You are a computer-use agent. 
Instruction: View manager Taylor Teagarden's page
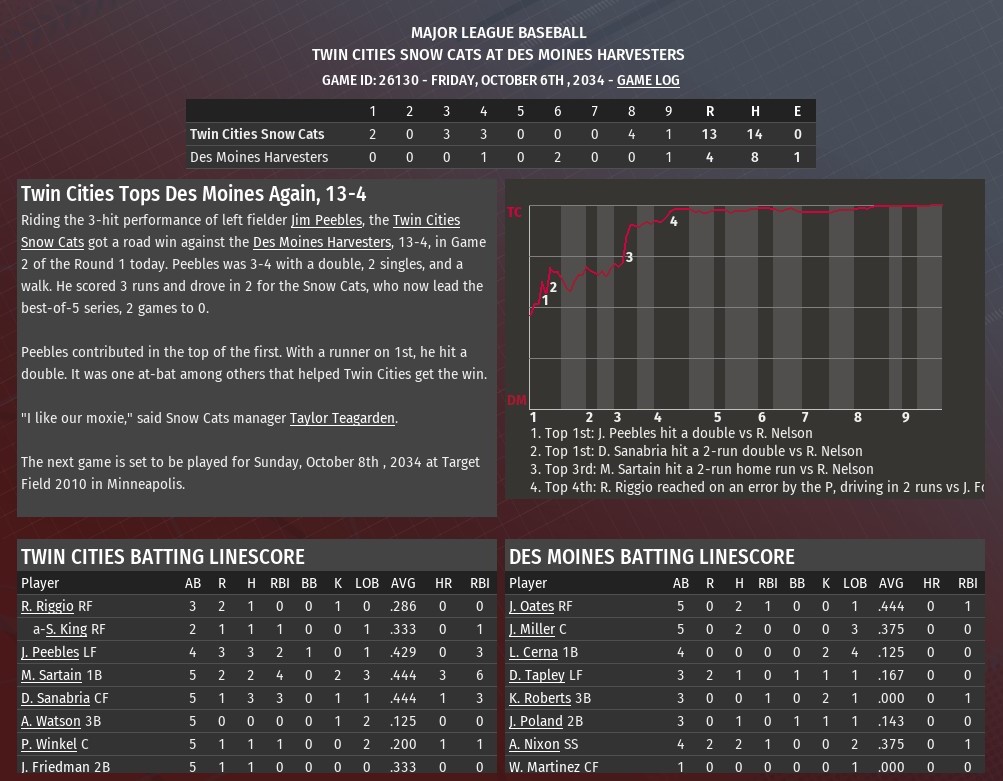342,418
